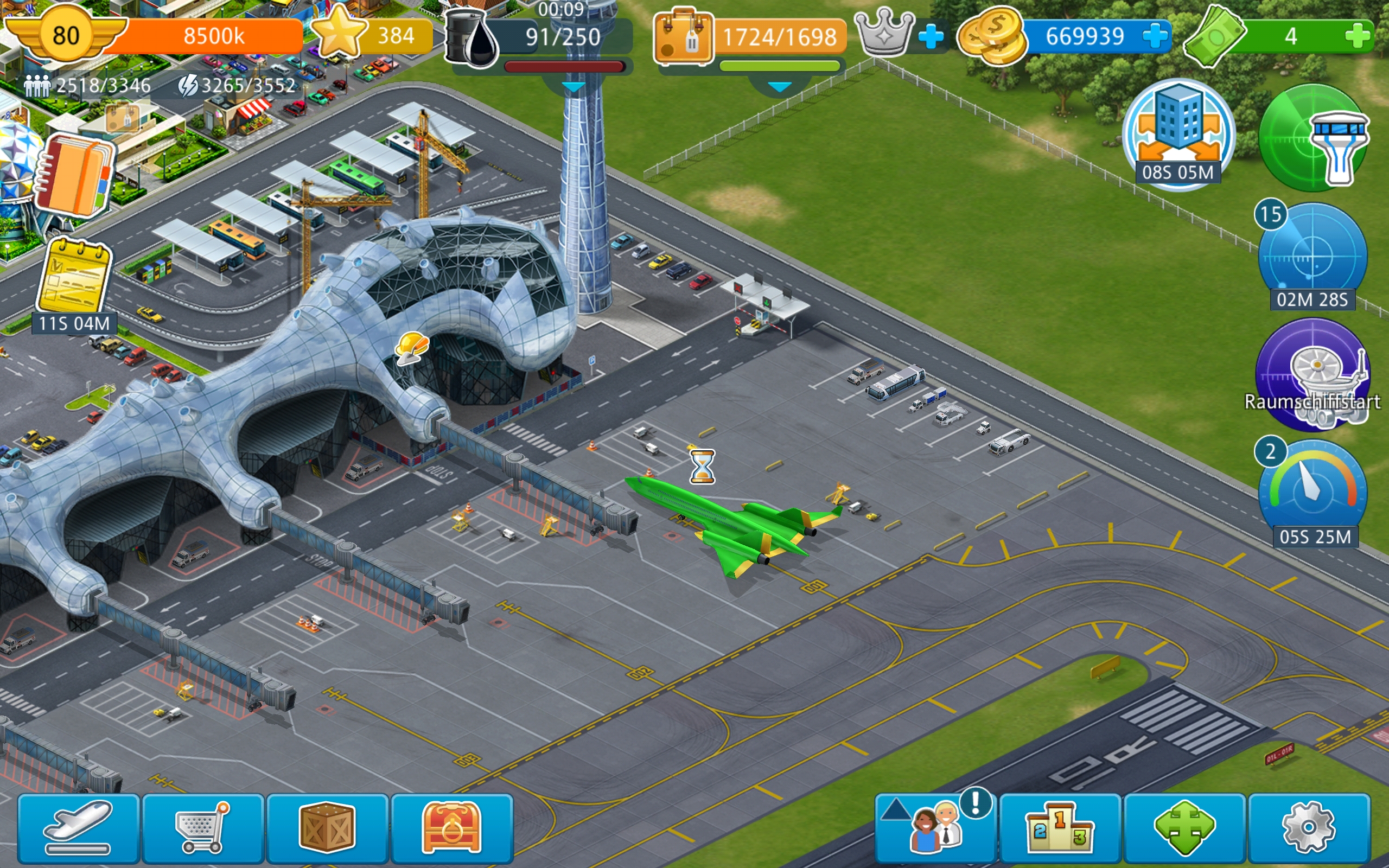The width and height of the screenshot is (1389, 868).
Task: Open the Raumschiffstart spaceship launch
Action: tap(1312, 374)
